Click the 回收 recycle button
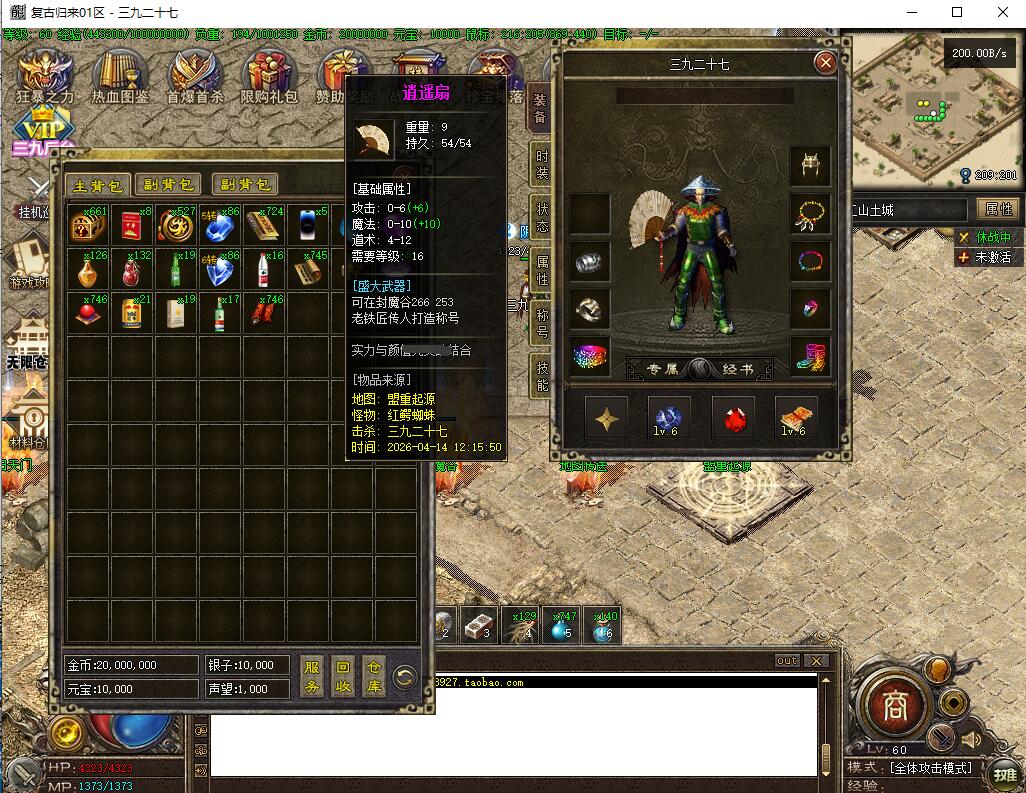 click(x=343, y=677)
